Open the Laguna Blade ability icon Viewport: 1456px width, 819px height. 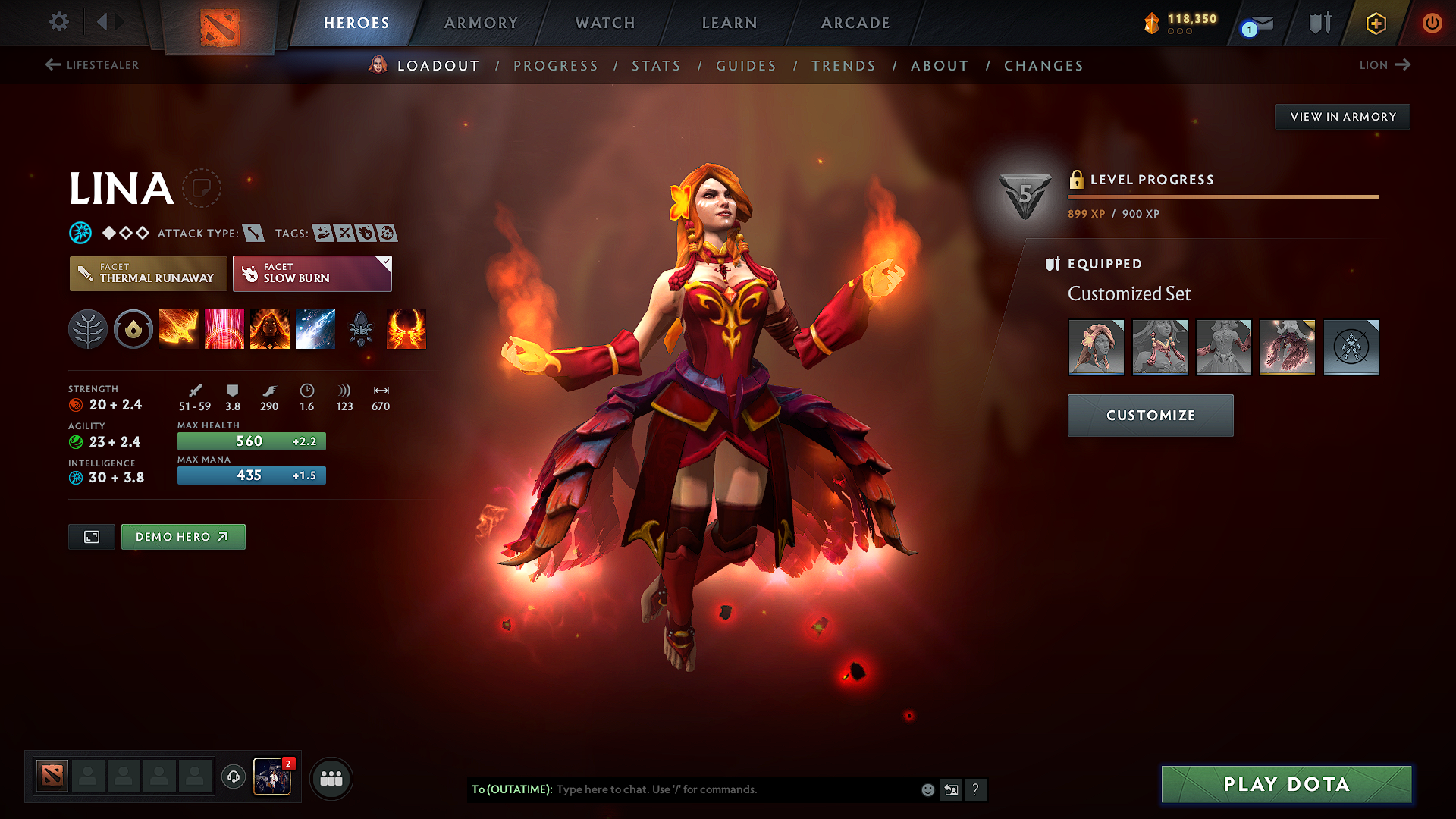315,329
